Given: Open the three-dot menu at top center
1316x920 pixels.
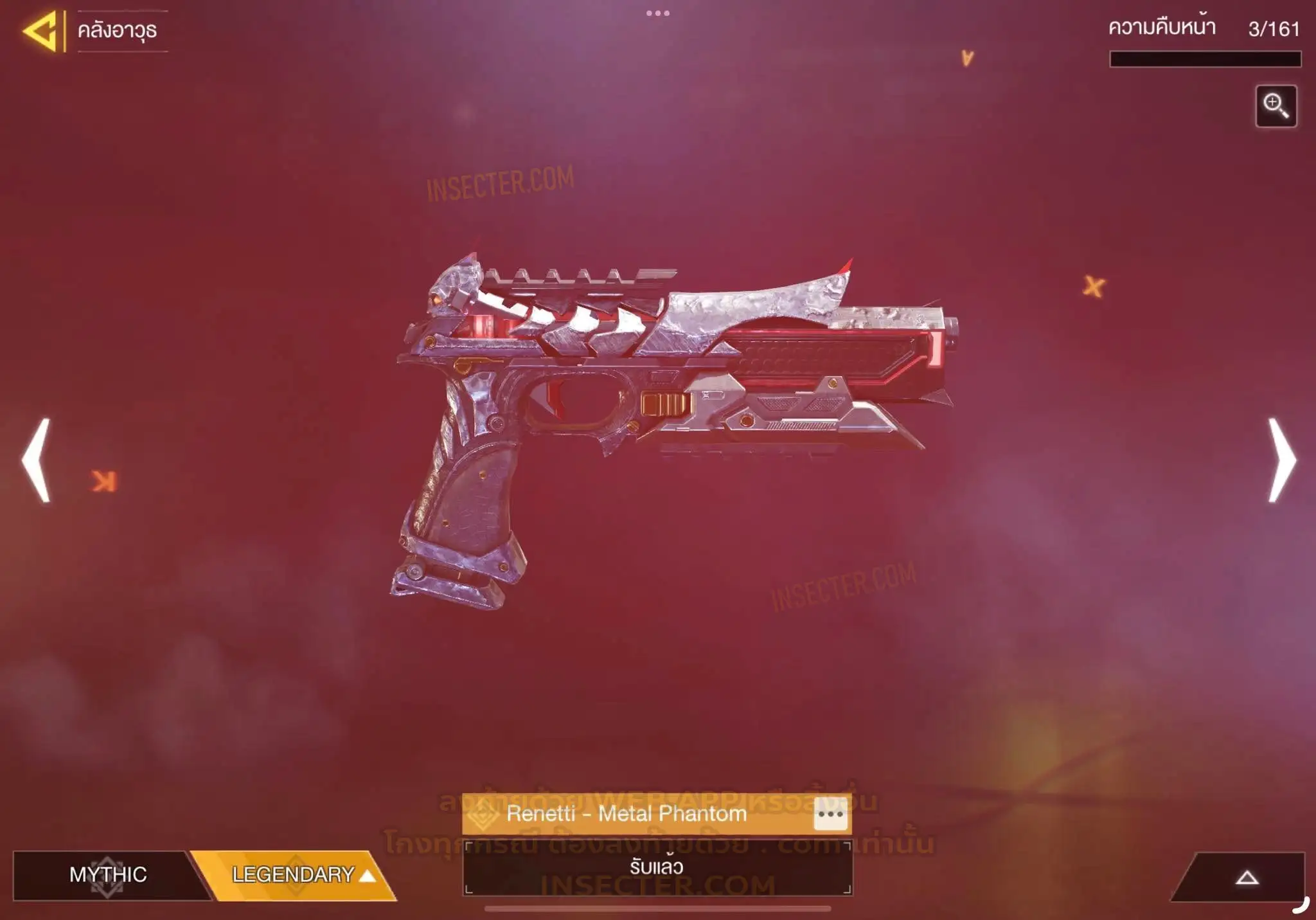Looking at the screenshot, I should tap(657, 13).
